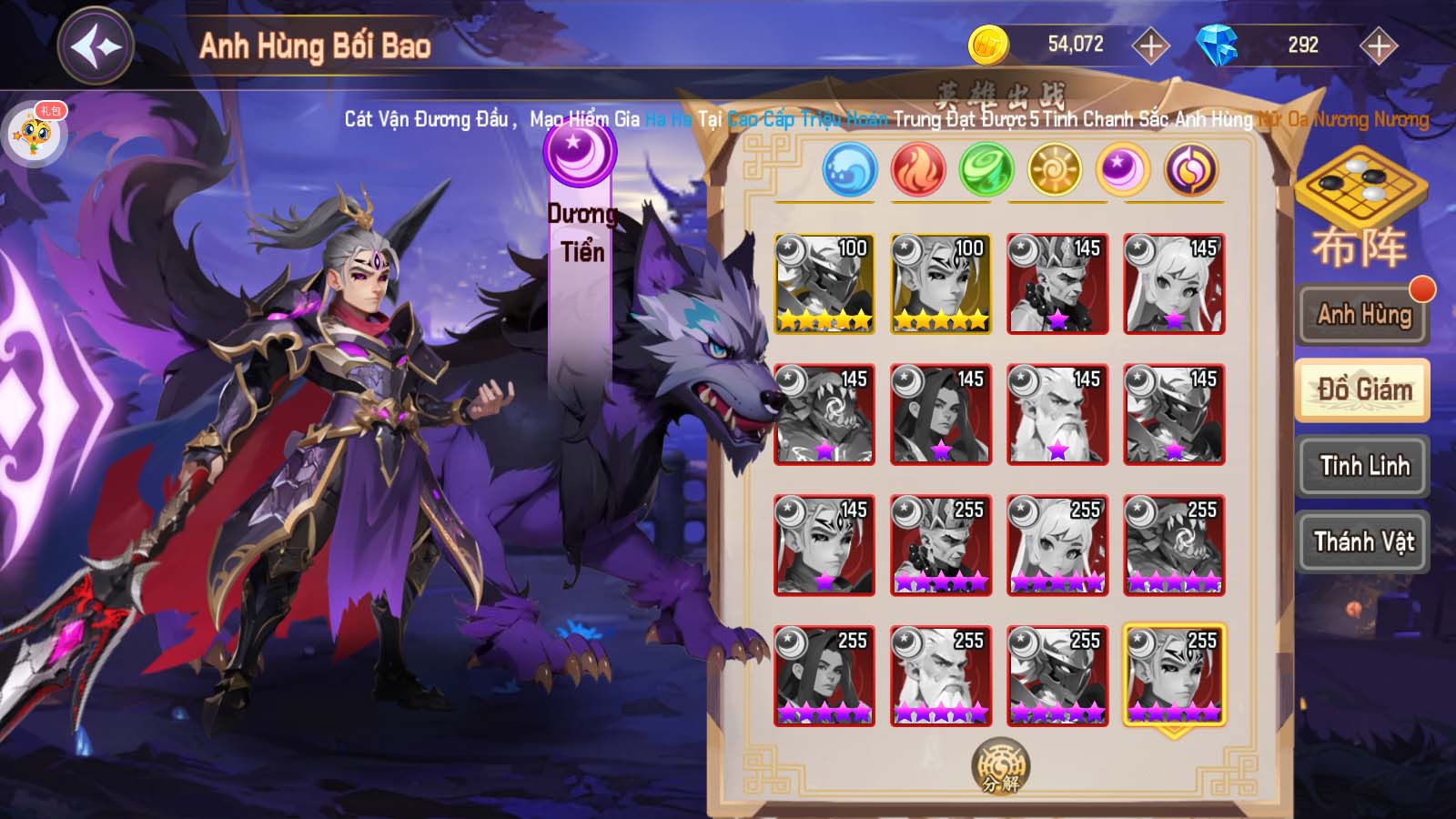The height and width of the screenshot is (819, 1456).
Task: Open the Tinh Linh tab
Action: click(x=1363, y=466)
